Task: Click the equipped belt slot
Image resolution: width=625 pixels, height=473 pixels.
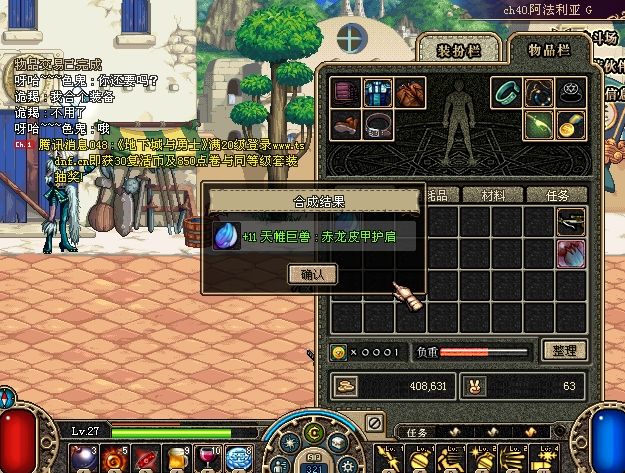Action: pyautogui.click(x=379, y=125)
